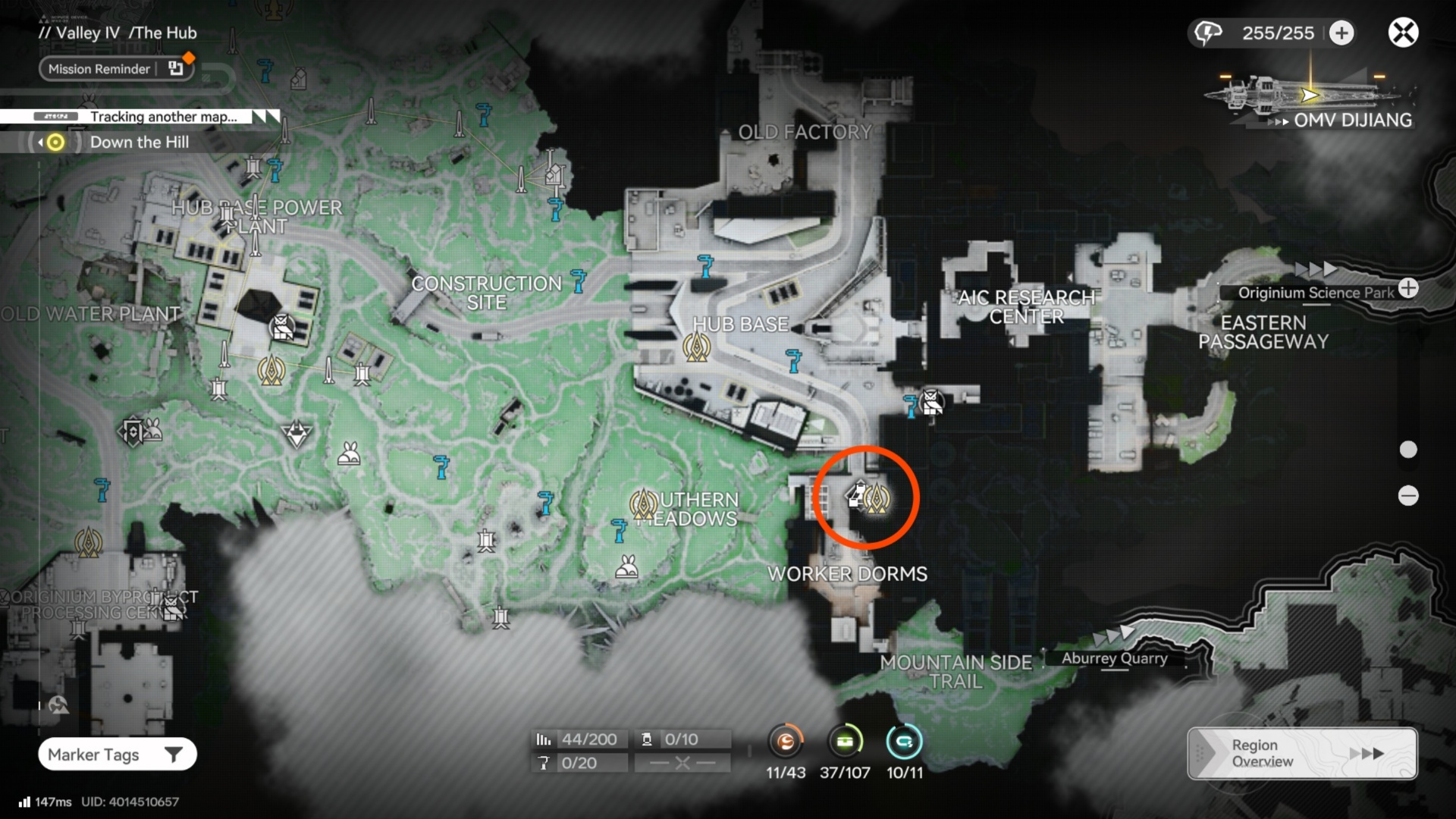Close the map screen
1456x819 pixels.
coord(1403,33)
